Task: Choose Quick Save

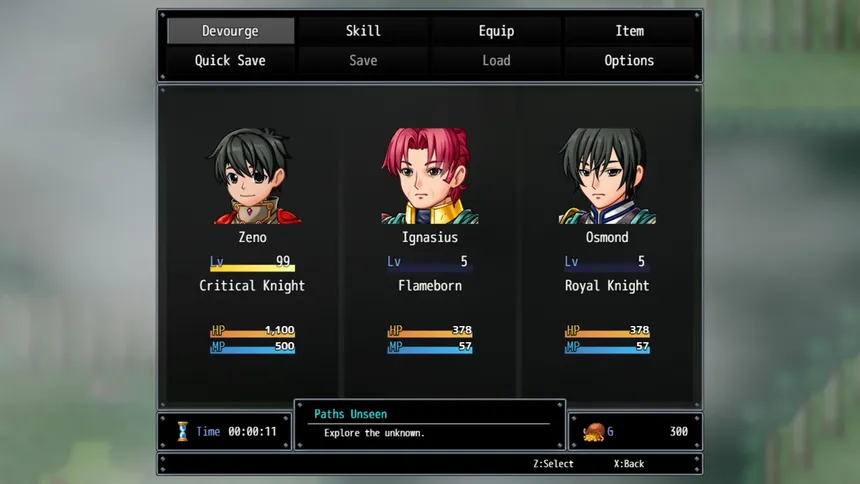Action: pyautogui.click(x=230, y=61)
